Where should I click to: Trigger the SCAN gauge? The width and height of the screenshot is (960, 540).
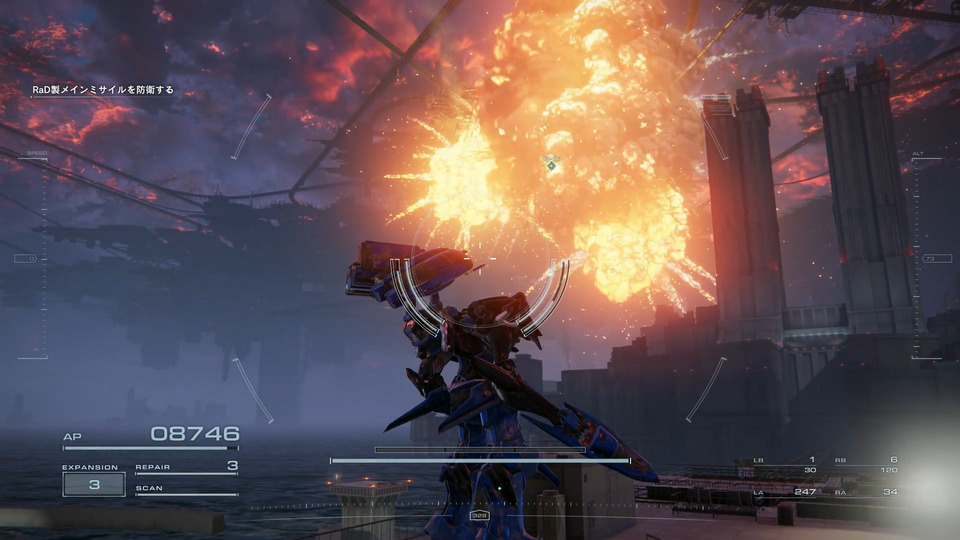187,491
